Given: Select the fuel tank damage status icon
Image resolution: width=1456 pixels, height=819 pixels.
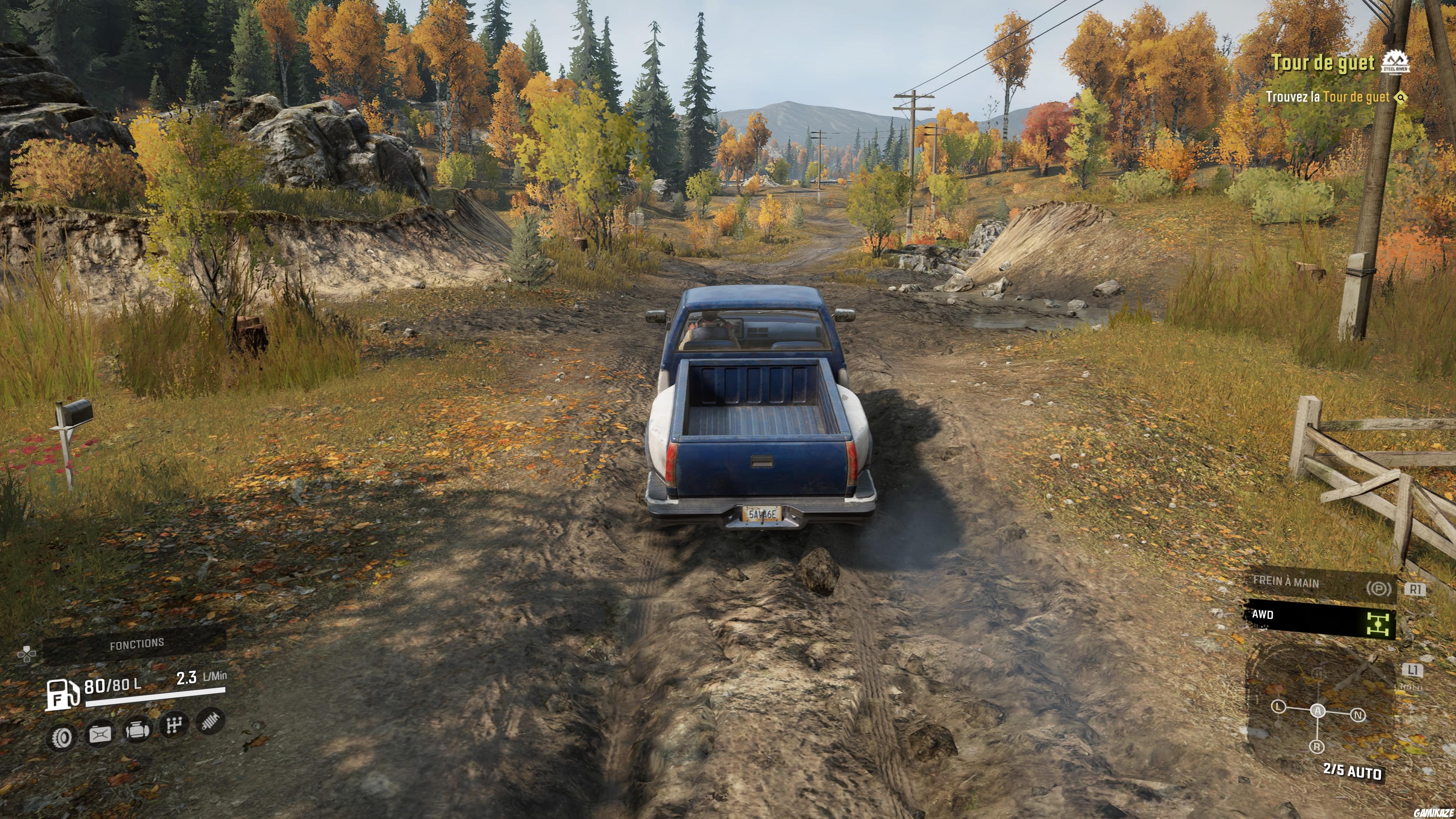Looking at the screenshot, I should [x=99, y=734].
